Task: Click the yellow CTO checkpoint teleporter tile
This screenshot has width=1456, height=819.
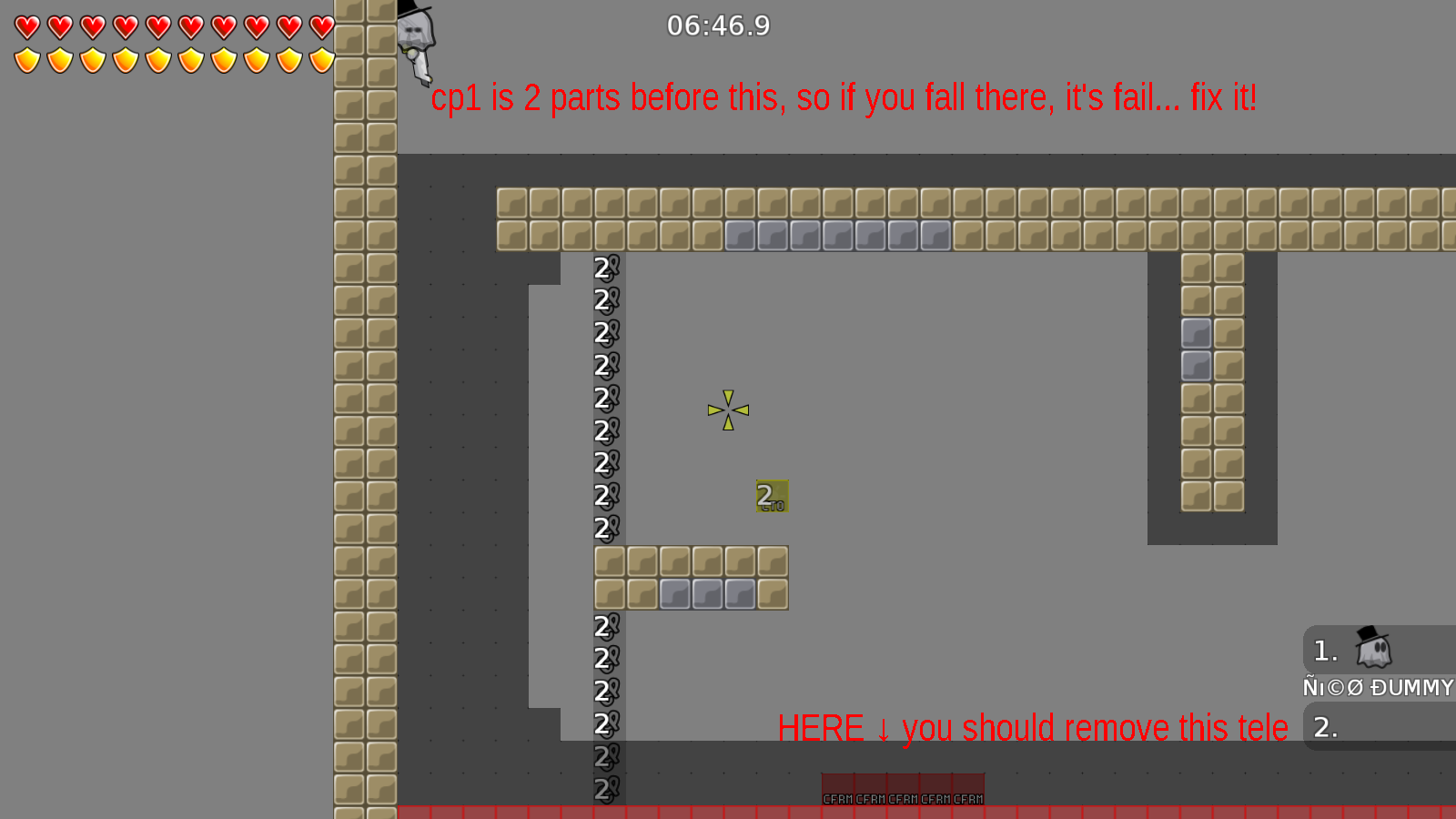Action: (x=772, y=497)
